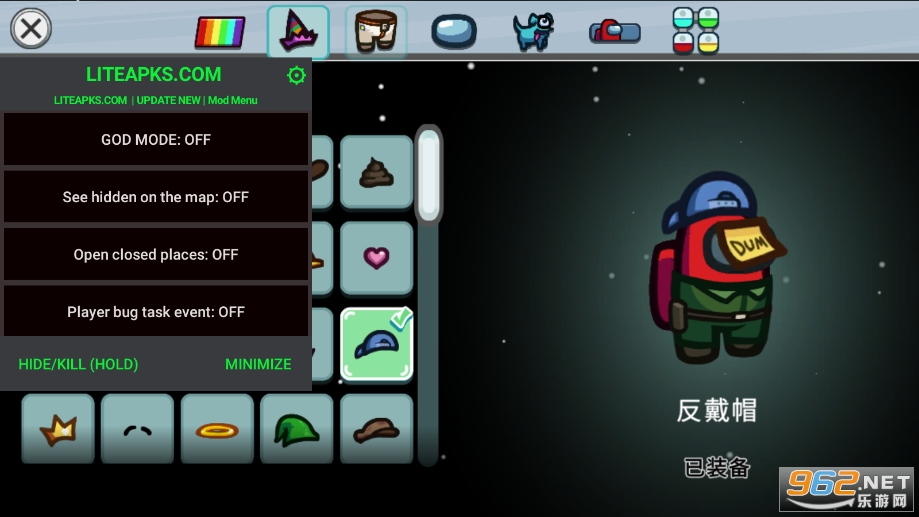Choose the golden halo hat
The image size is (919, 517).
tap(217, 429)
